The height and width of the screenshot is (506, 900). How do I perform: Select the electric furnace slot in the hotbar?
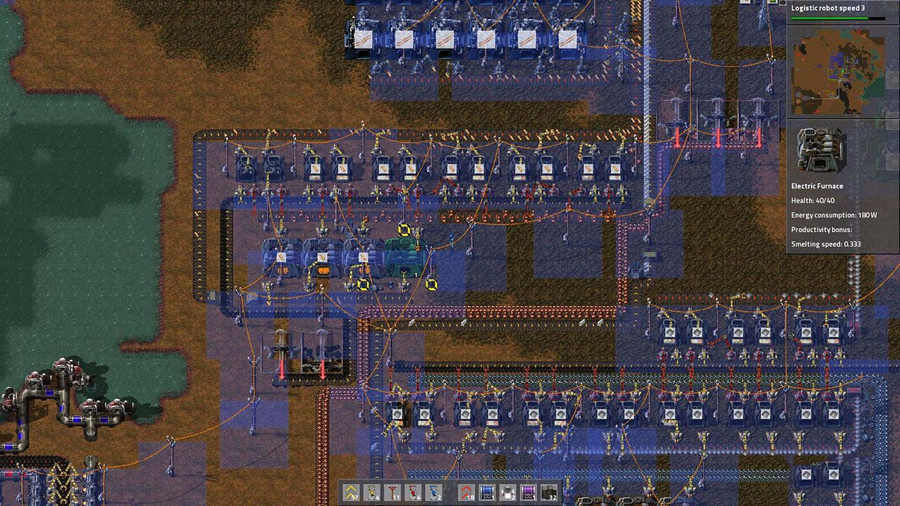[x=549, y=491]
